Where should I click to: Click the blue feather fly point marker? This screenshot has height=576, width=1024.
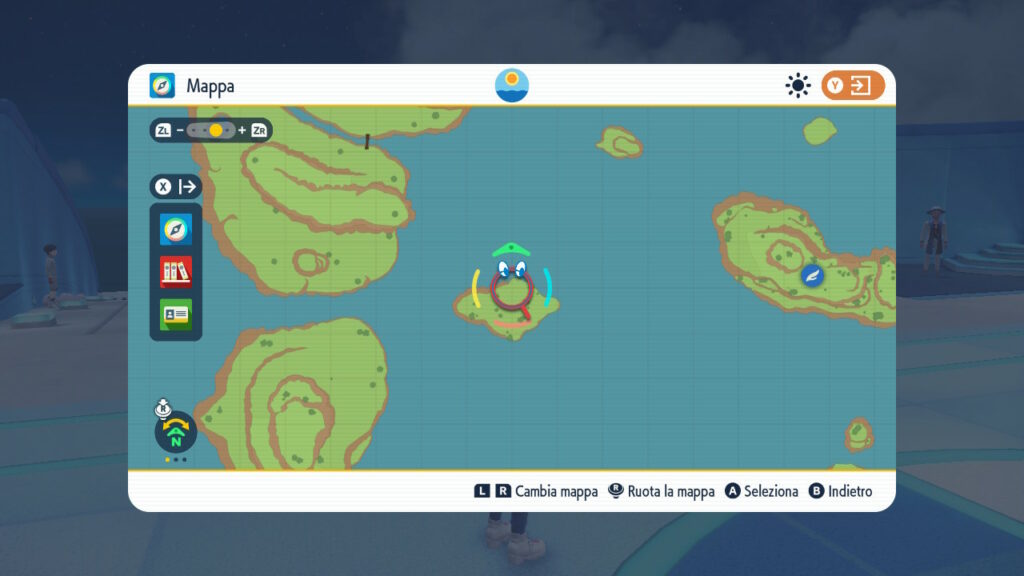813,274
